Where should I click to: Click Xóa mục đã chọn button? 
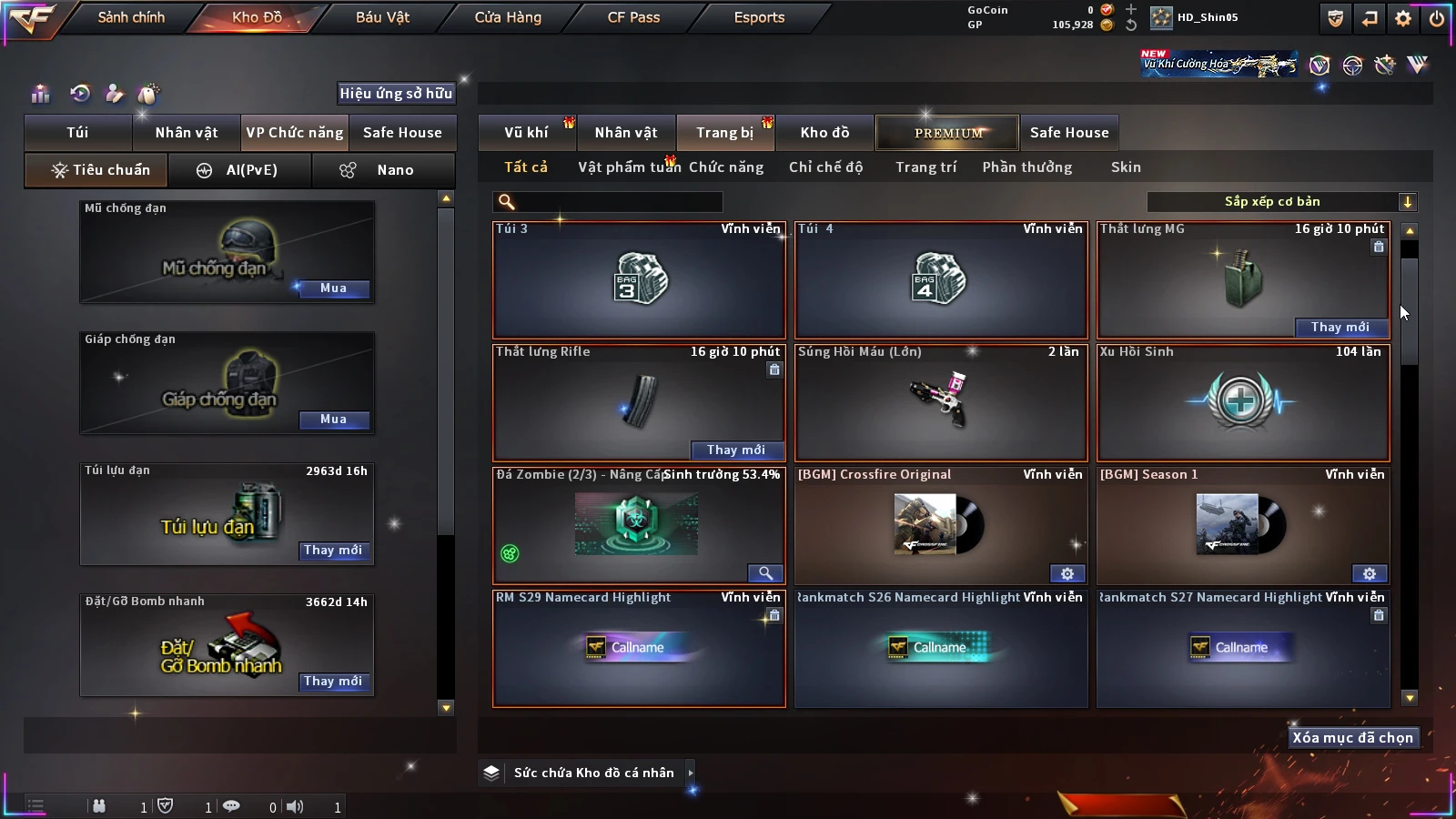1352,738
